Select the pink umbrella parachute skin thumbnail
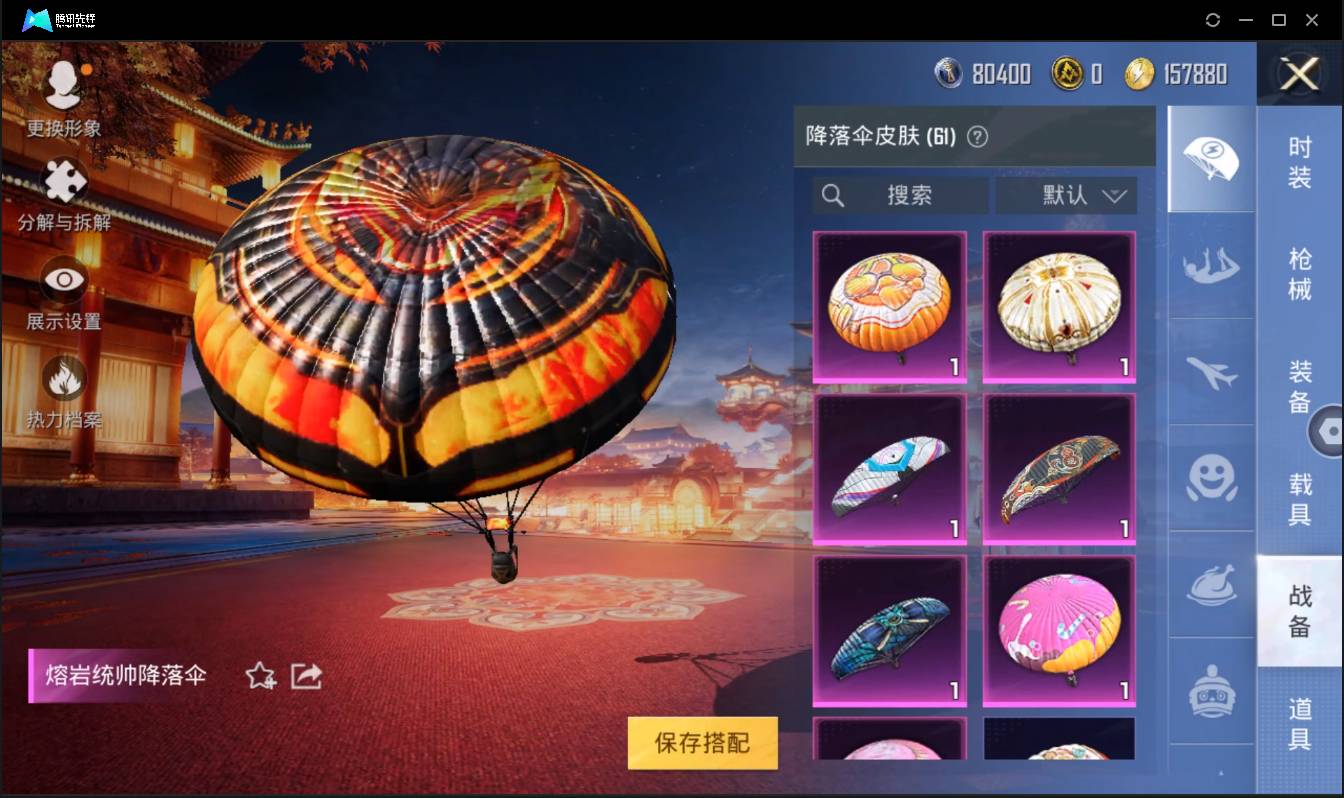The width and height of the screenshot is (1344, 798). [1058, 630]
